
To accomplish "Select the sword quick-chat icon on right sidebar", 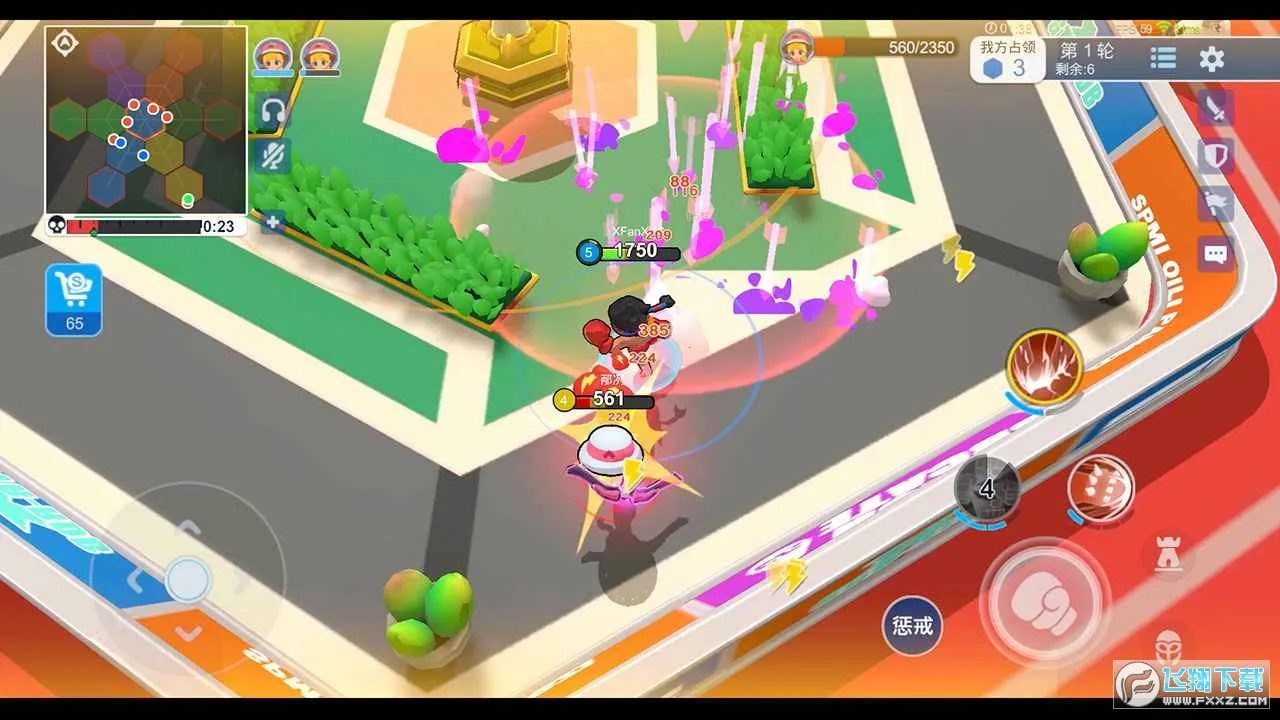I will (1216, 110).
